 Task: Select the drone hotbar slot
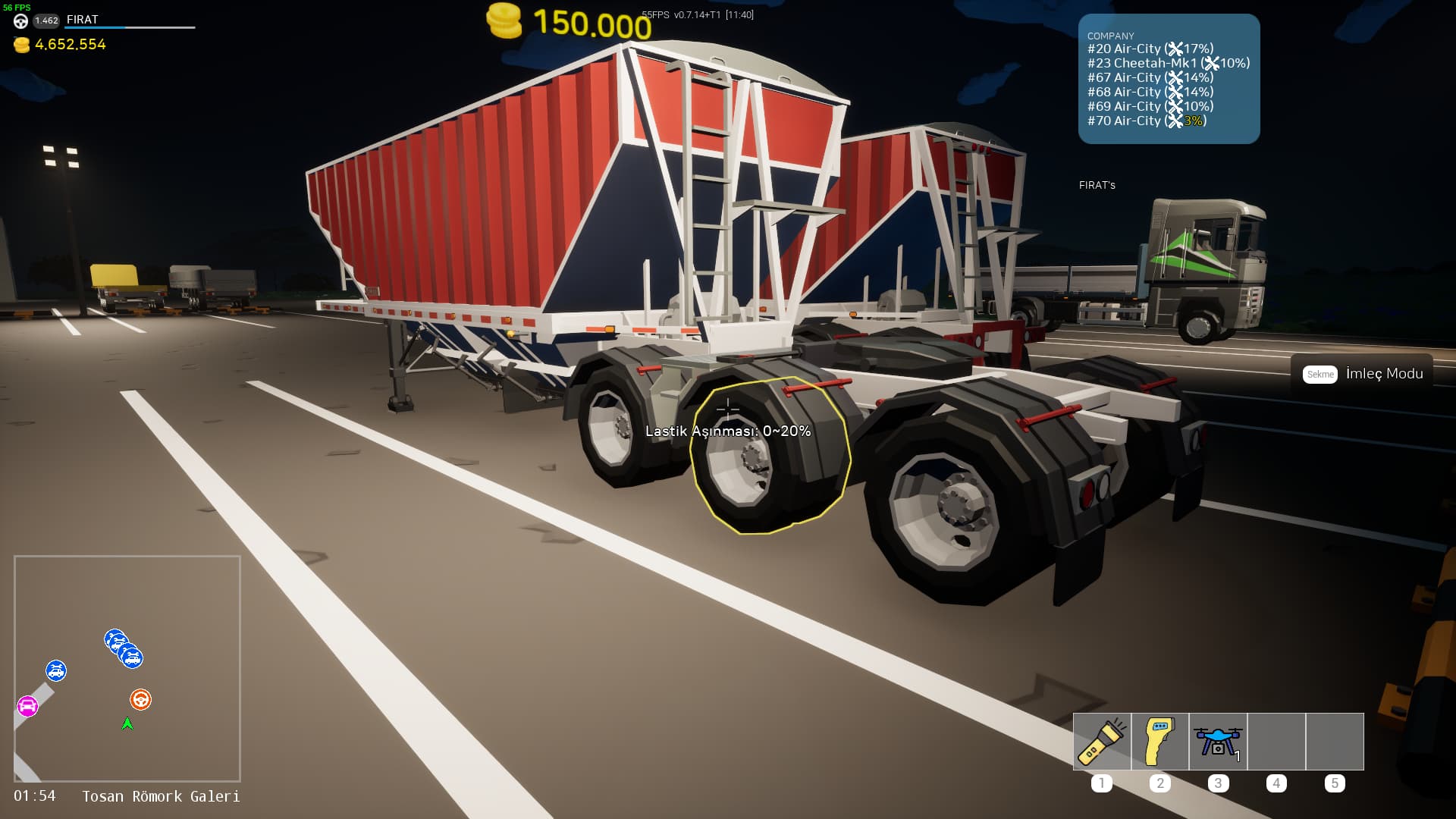tap(1218, 742)
